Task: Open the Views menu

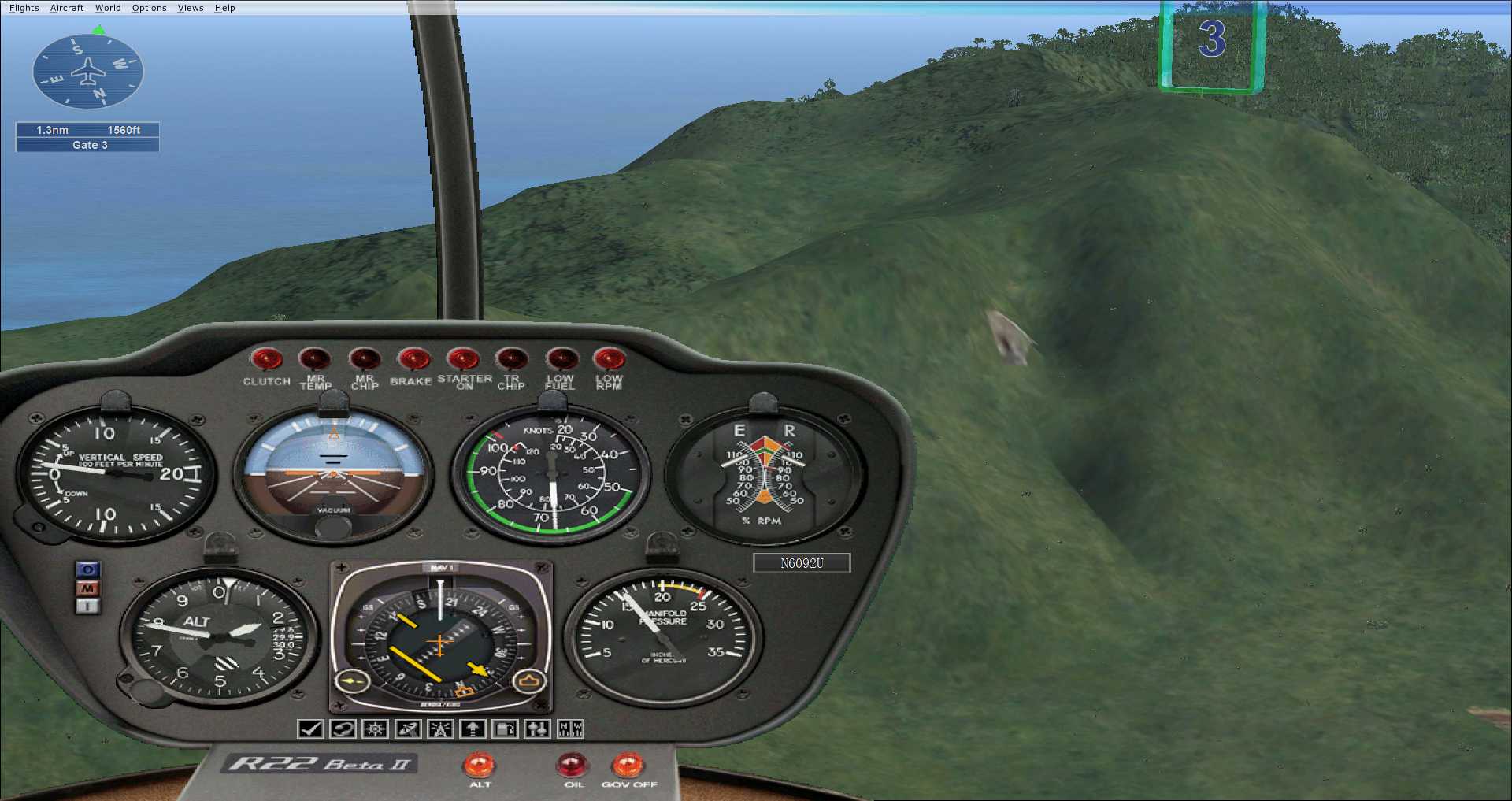Action: 191,8
